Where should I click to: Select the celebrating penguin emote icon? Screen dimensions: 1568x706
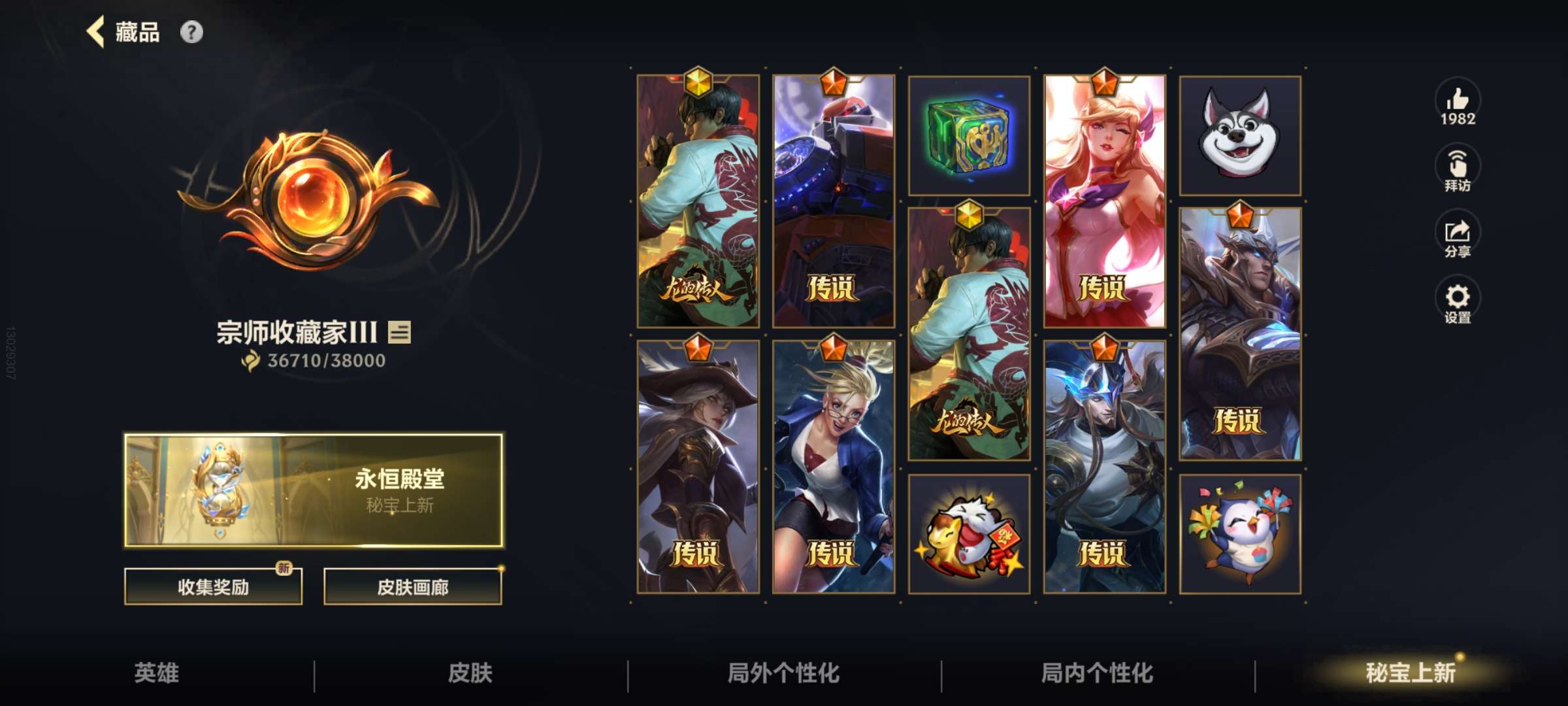click(1241, 534)
